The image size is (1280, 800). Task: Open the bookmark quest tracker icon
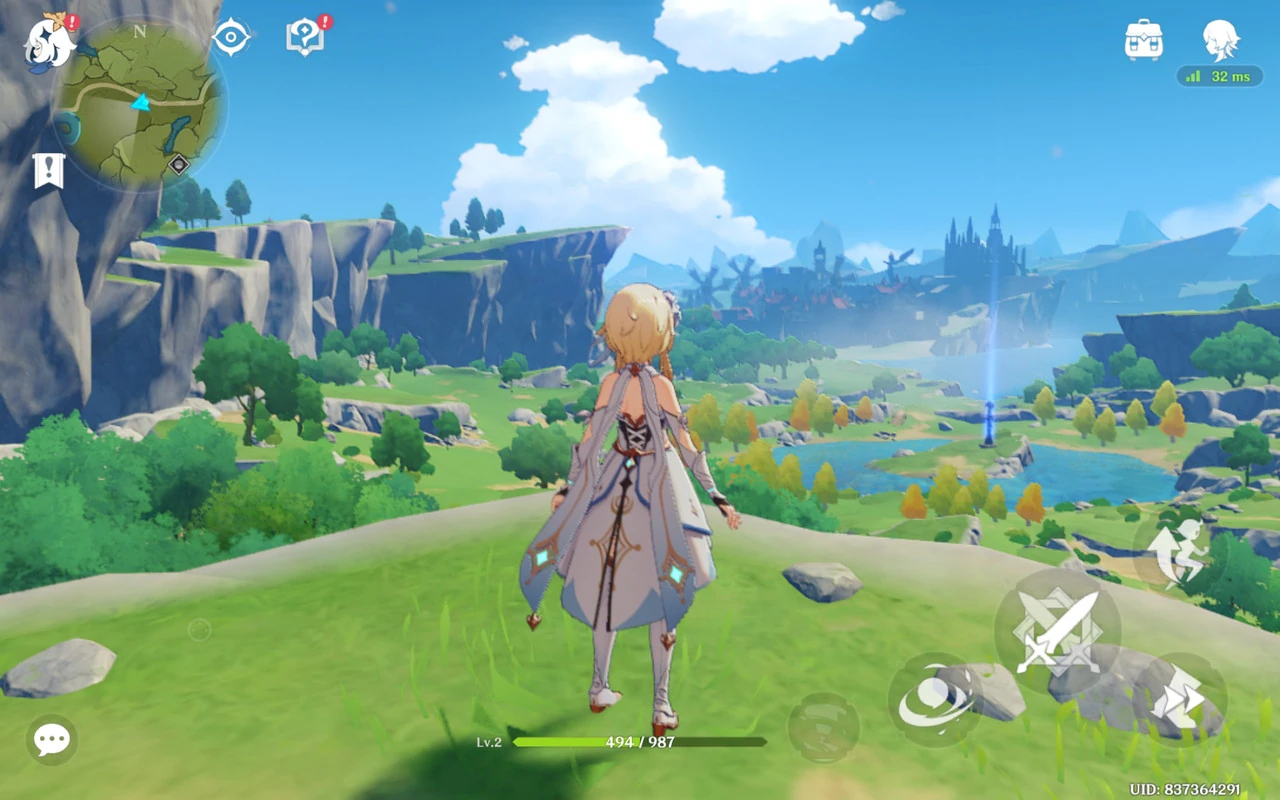48,171
